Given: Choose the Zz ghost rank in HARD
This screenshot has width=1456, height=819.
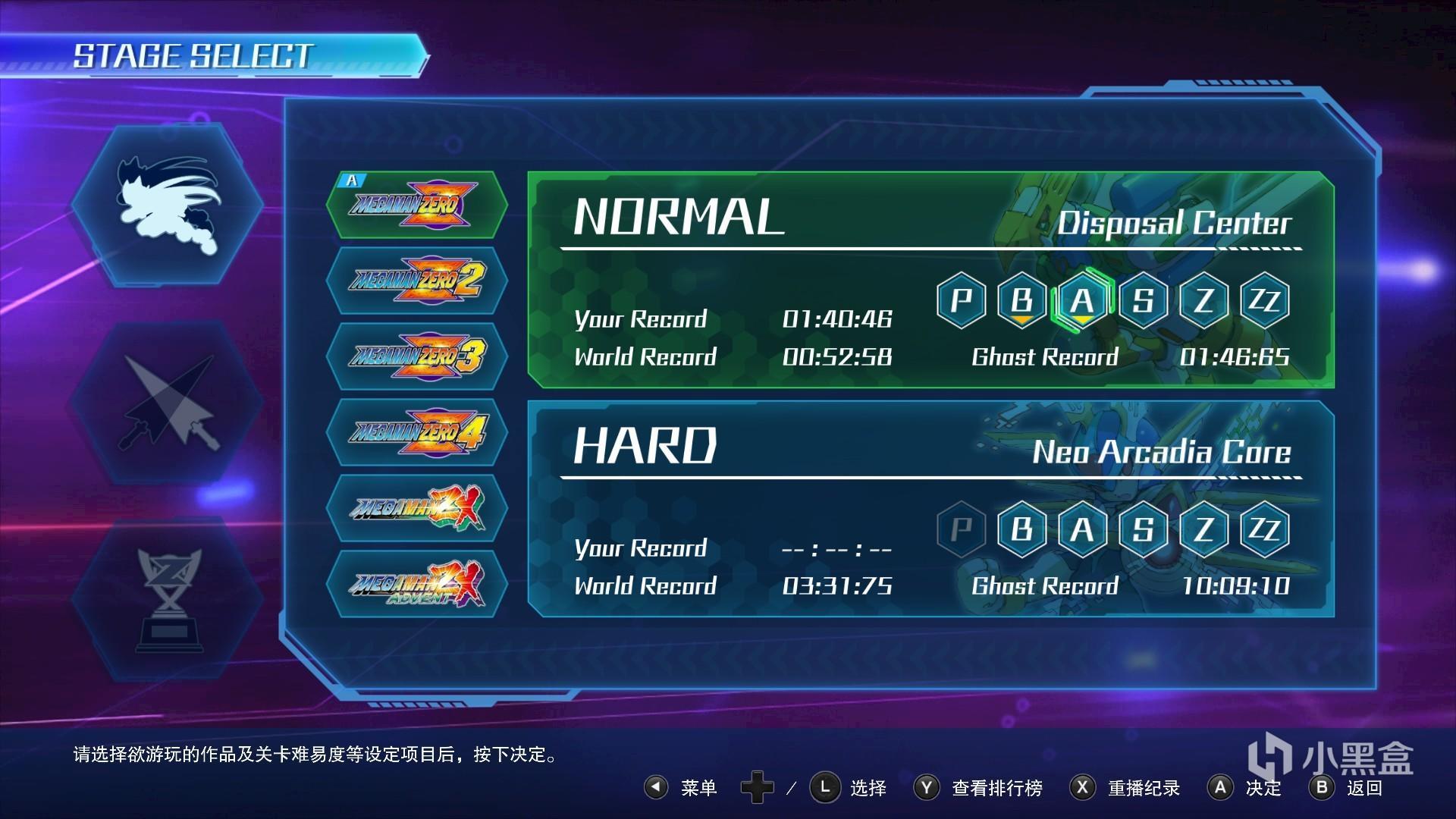Looking at the screenshot, I should (x=1264, y=529).
